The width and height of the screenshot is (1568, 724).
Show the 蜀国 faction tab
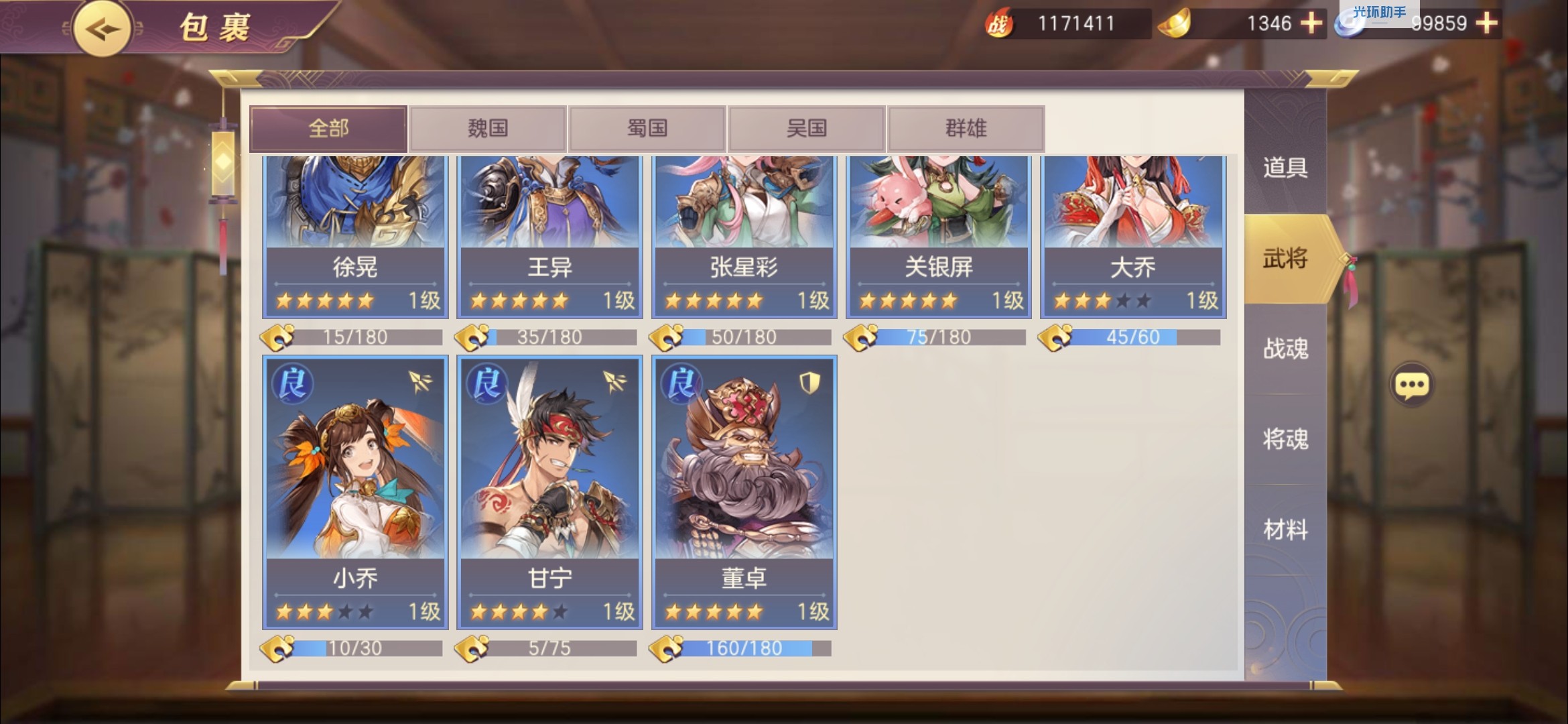coord(647,128)
